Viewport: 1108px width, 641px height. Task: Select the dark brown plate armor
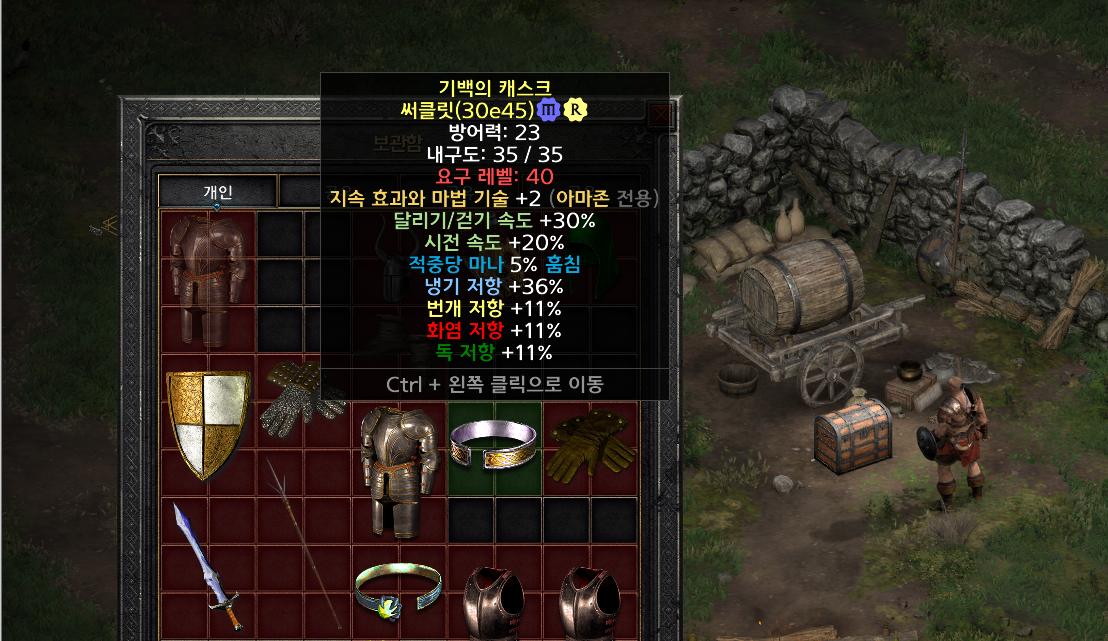tap(207, 278)
